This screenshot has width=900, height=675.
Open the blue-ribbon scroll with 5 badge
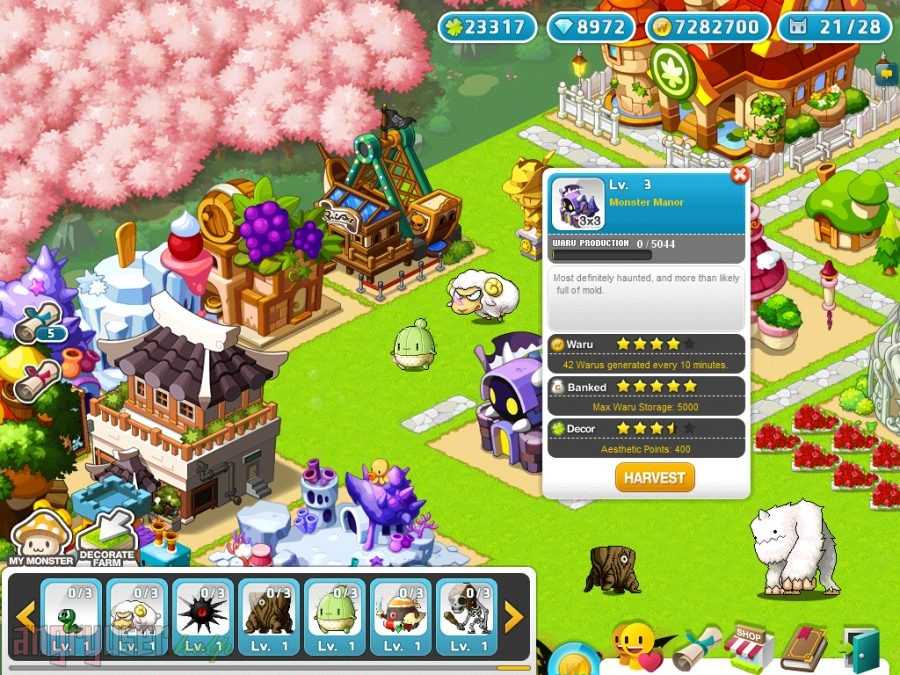point(40,324)
